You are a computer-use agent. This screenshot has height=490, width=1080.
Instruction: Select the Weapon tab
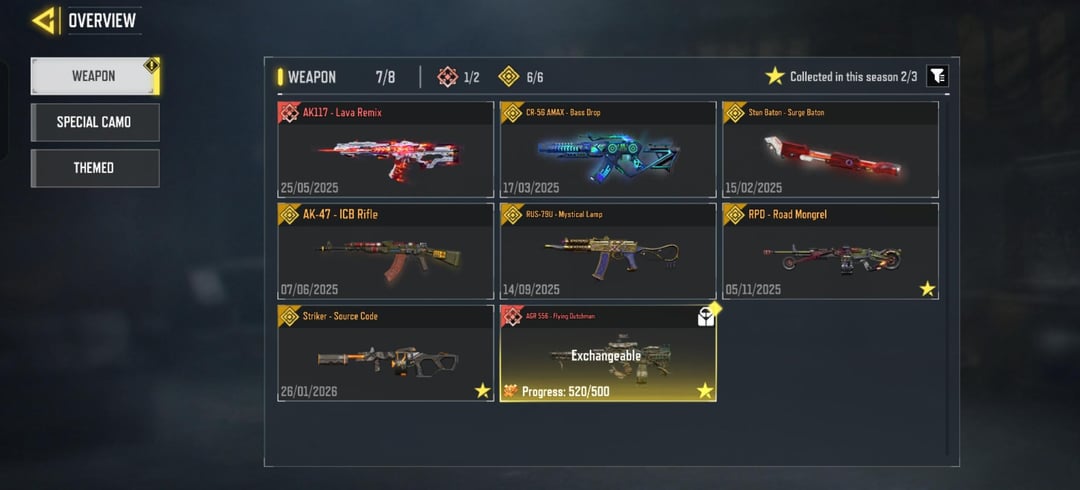pos(94,76)
